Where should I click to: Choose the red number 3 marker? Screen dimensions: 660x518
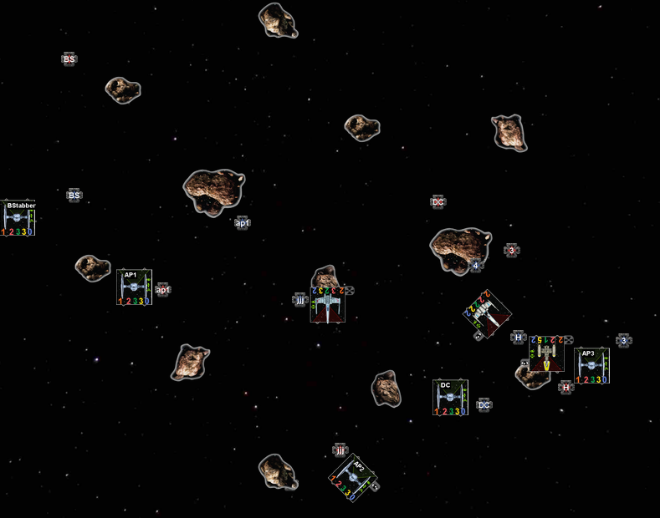point(511,250)
